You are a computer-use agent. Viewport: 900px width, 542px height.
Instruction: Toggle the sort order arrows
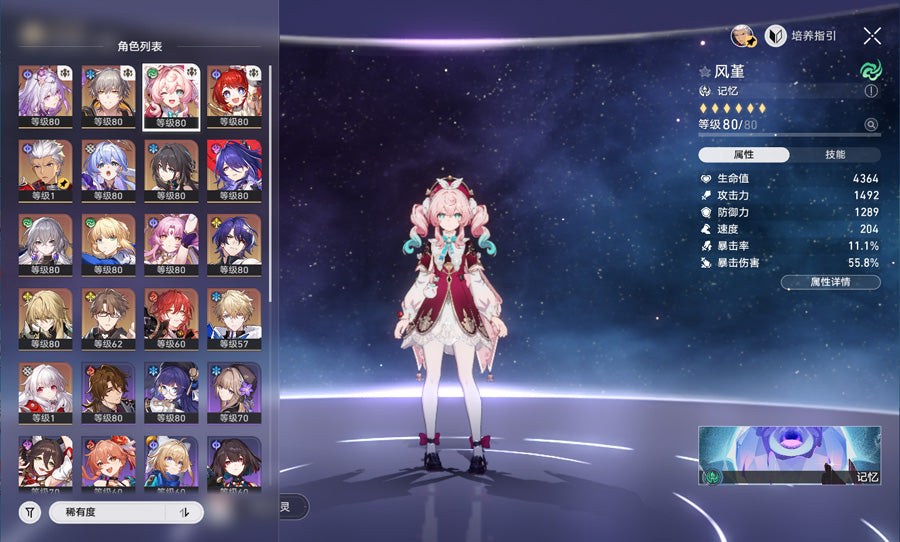pyautogui.click(x=184, y=512)
